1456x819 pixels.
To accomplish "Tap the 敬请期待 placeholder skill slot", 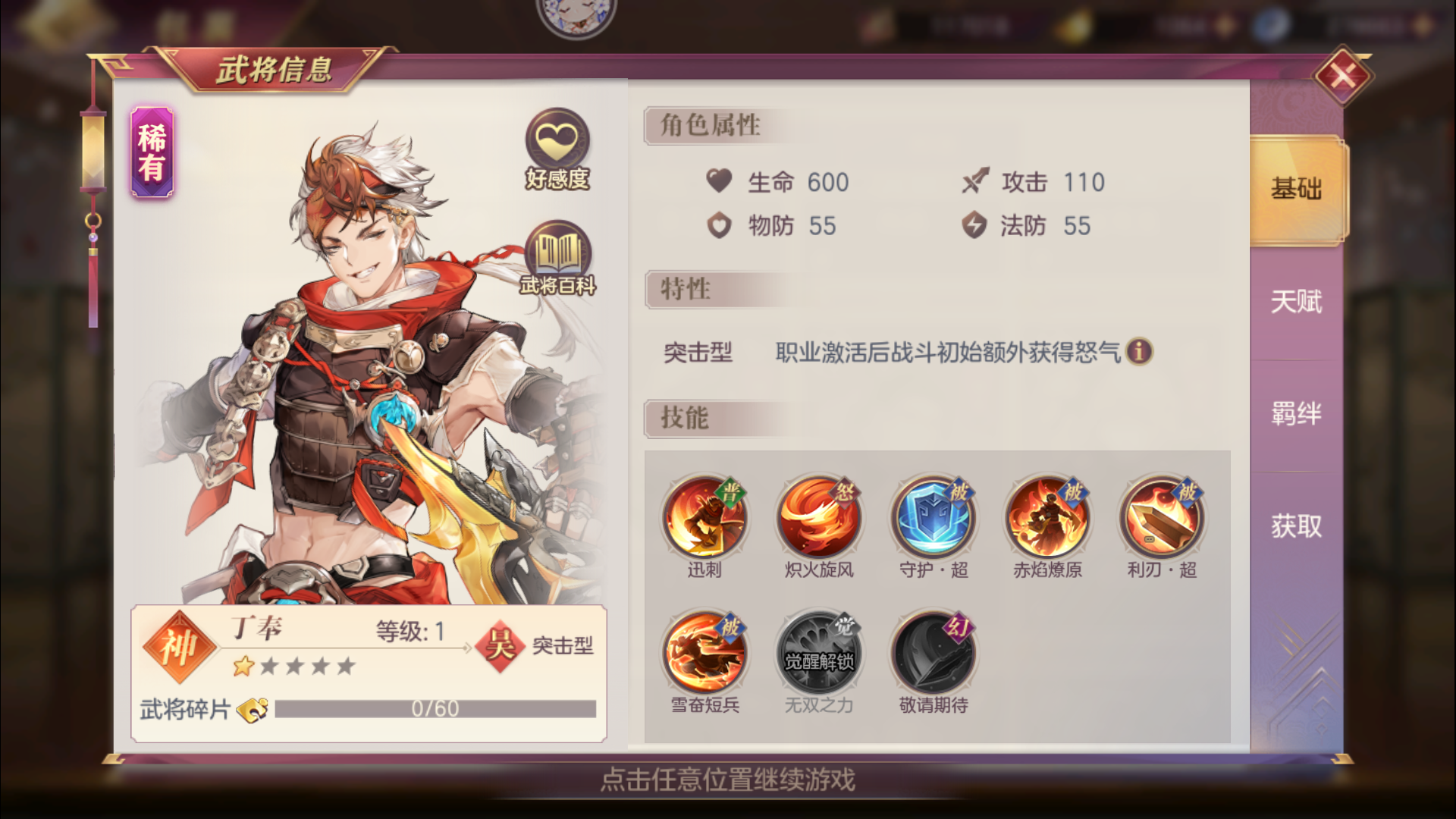I will click(934, 652).
